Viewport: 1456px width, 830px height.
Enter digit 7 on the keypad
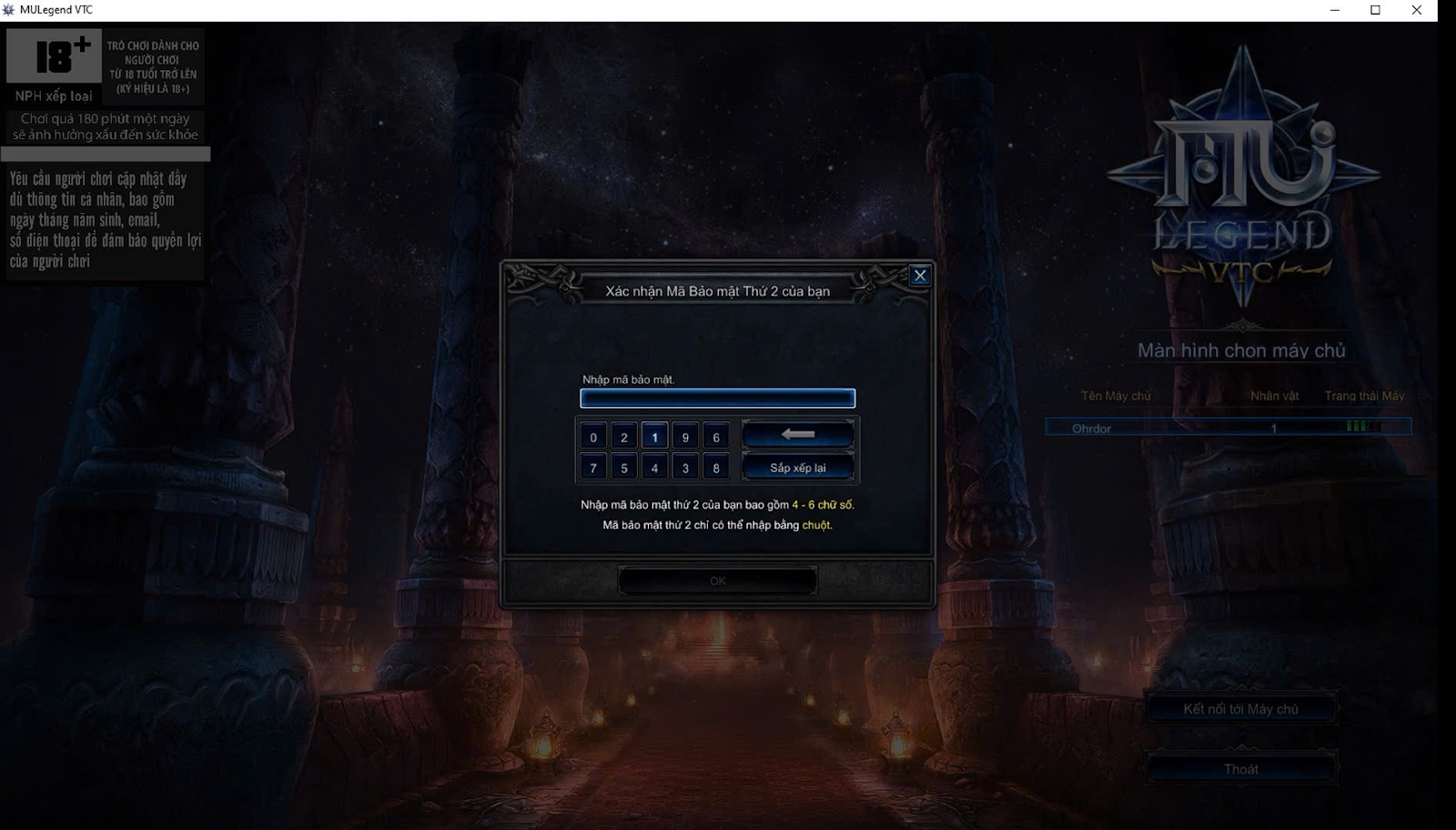coord(593,468)
